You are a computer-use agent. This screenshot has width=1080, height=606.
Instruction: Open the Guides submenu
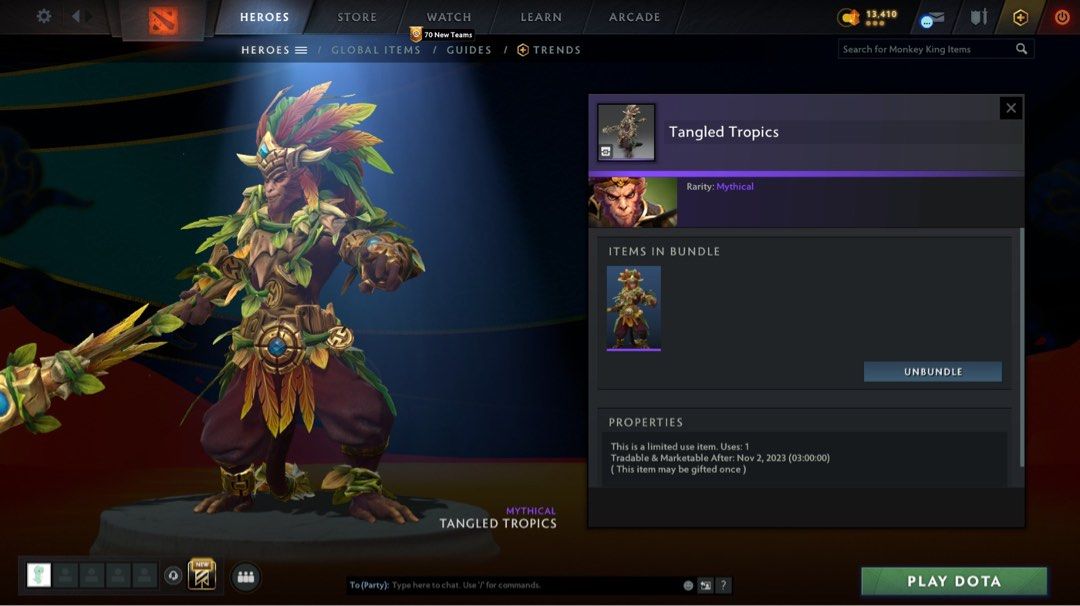[468, 50]
